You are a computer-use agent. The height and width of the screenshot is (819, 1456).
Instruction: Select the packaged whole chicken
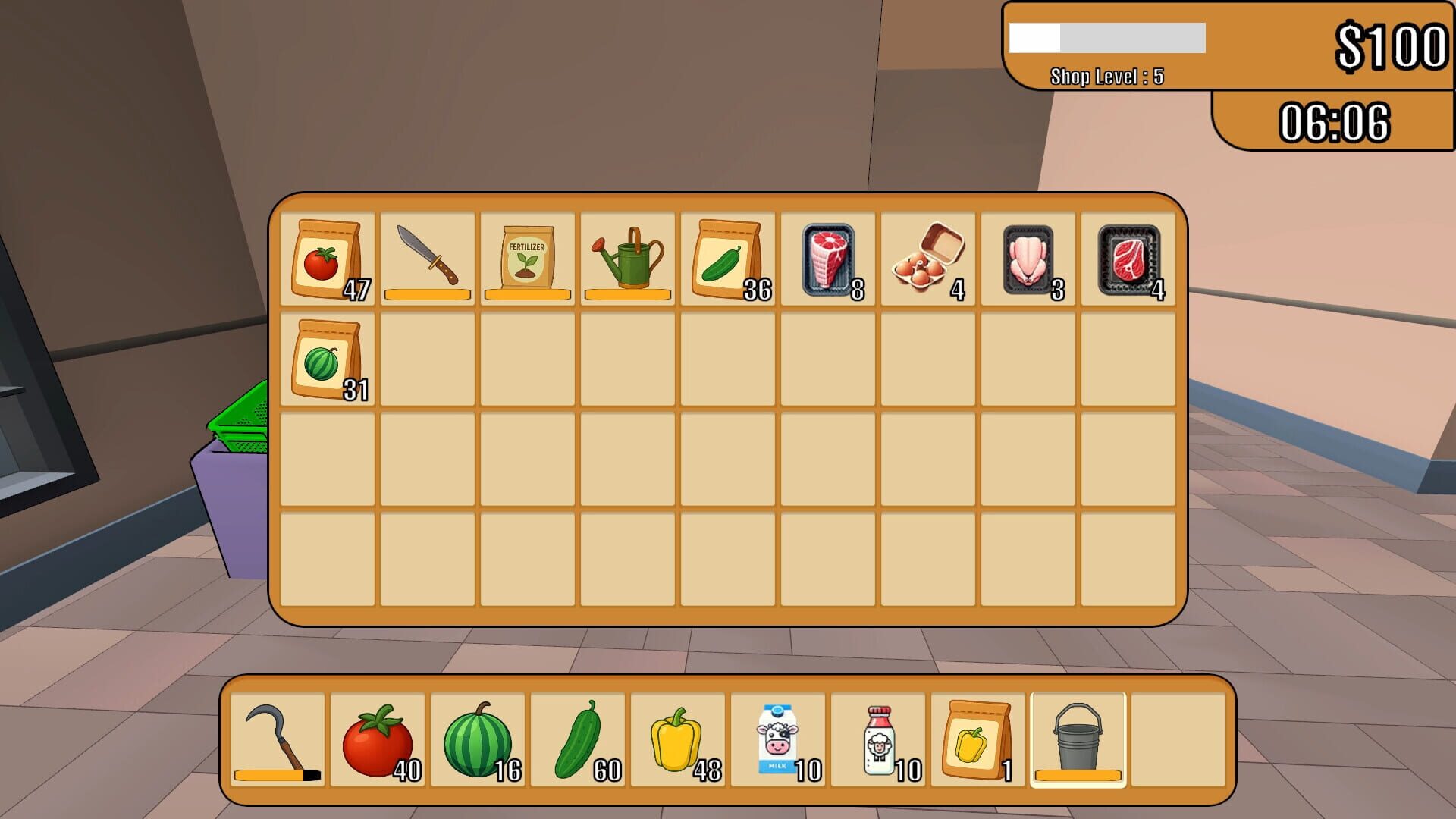(x=1027, y=258)
